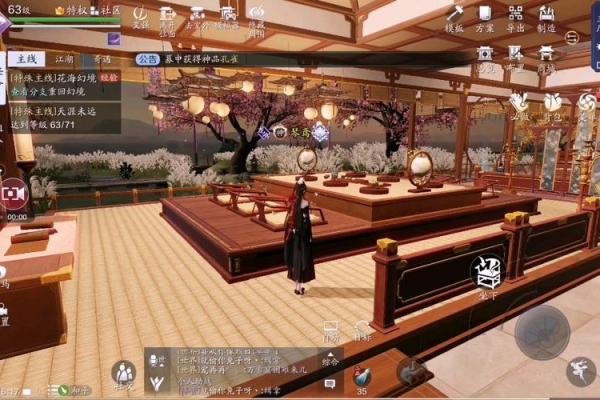Screen dimensions: 600x400
Task: Click the red screen recording button
Action: [14, 192]
